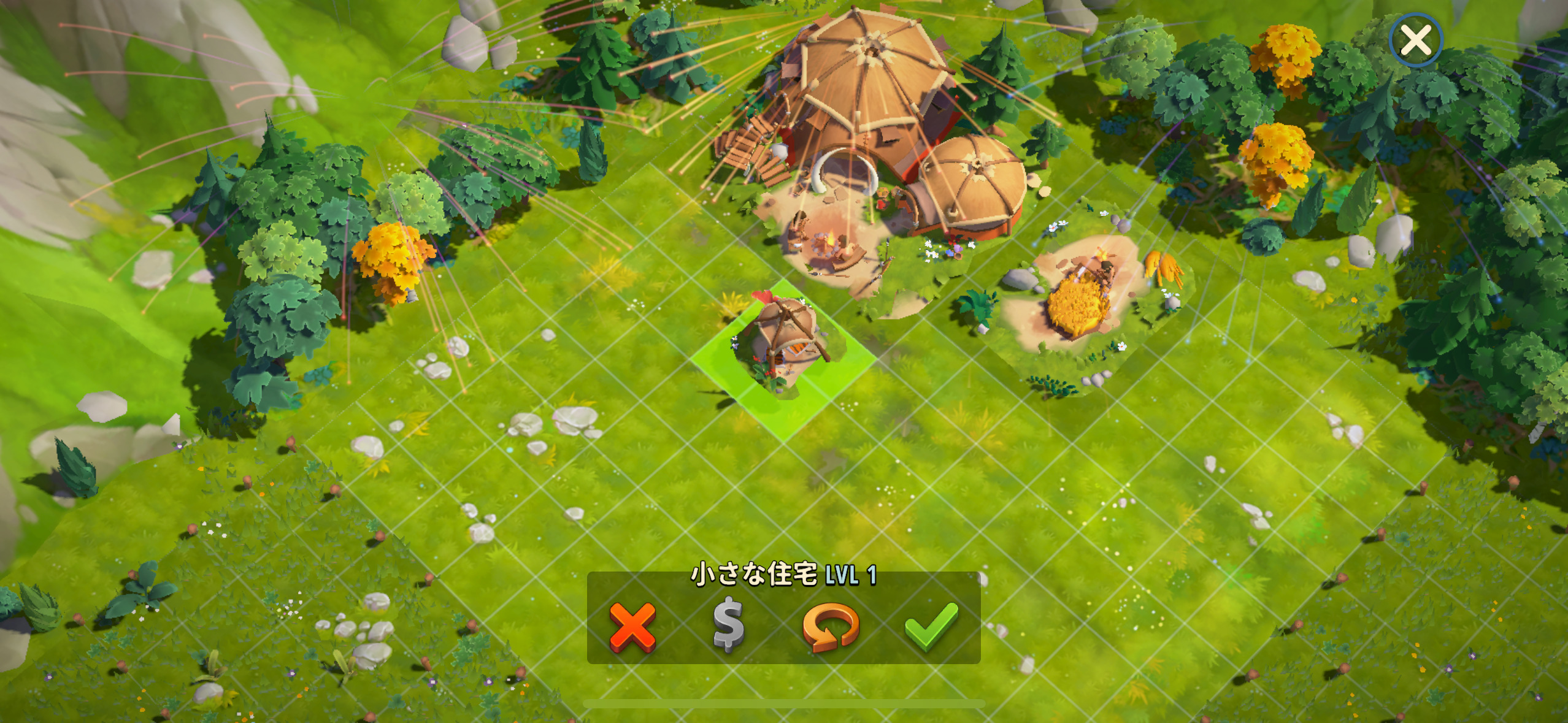Rotate the building with the orange arrow
This screenshot has height=723, width=1568.
pos(830,627)
